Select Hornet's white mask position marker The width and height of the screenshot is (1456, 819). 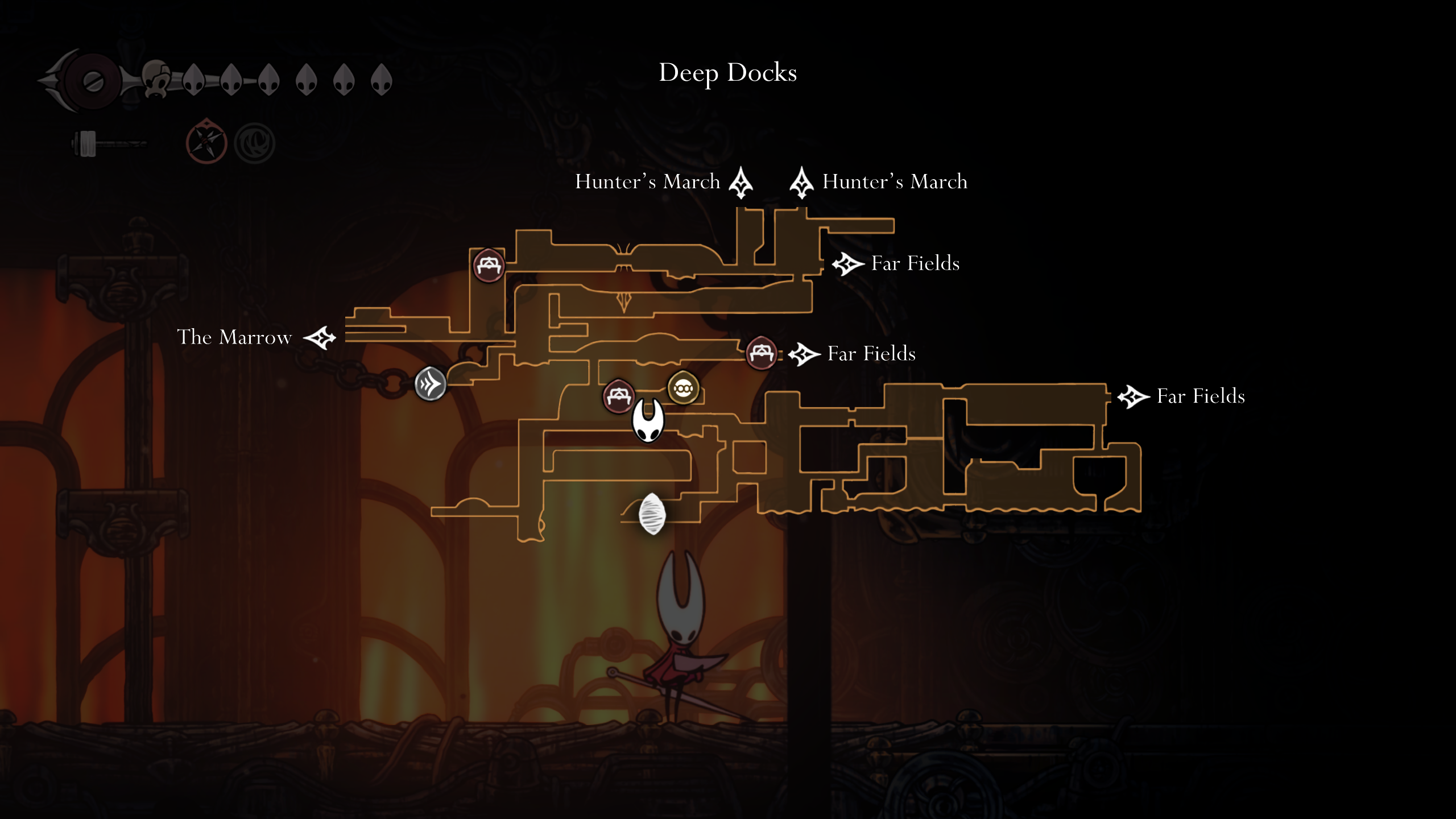pos(648,421)
